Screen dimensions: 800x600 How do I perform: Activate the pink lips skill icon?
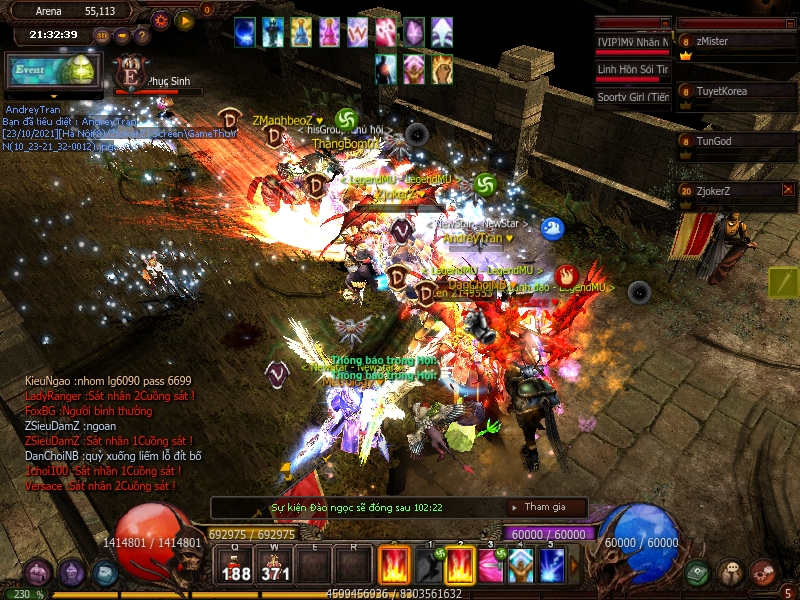tap(490, 566)
